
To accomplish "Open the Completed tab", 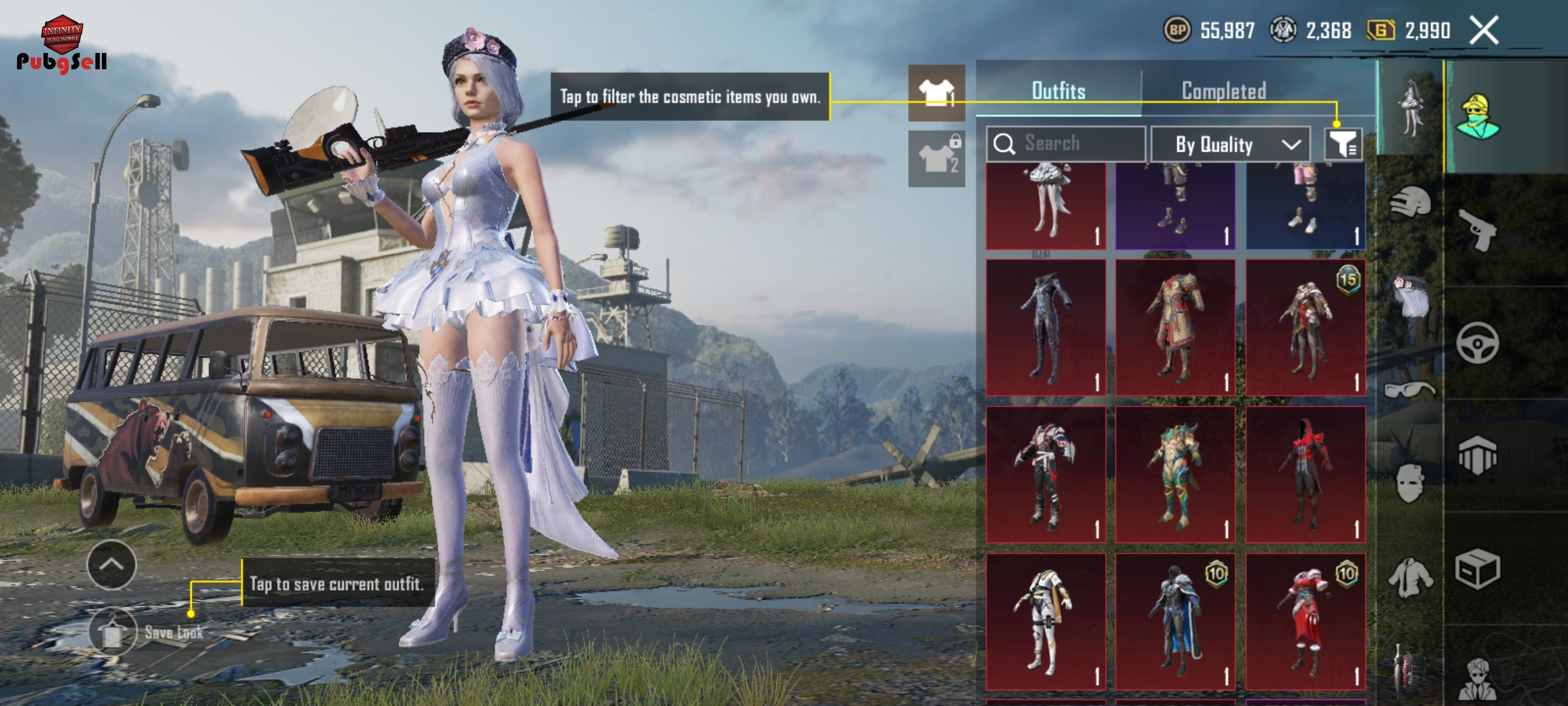I will point(1224,91).
